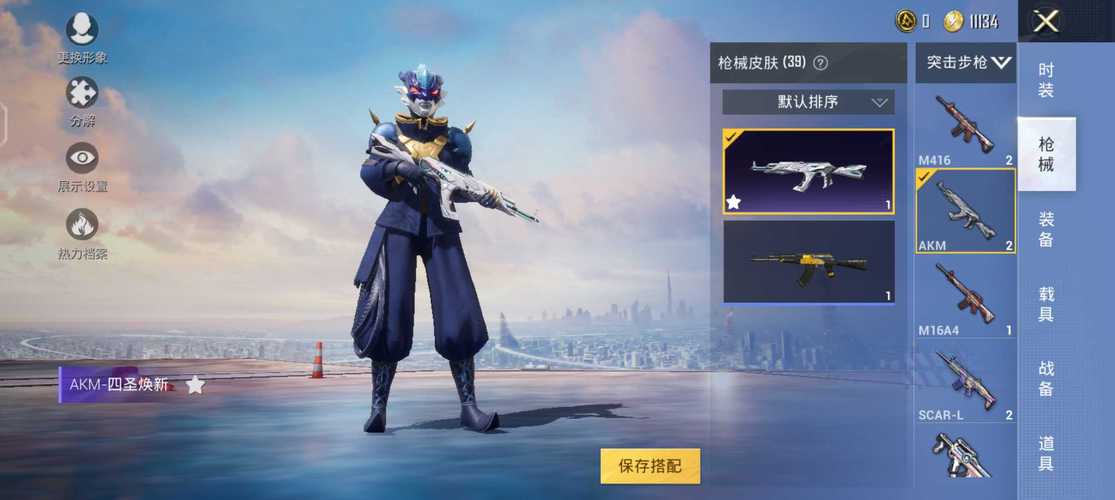Screen dimensions: 1115x500
Task: Choose the M16A4 weapon entry
Action: [965, 295]
